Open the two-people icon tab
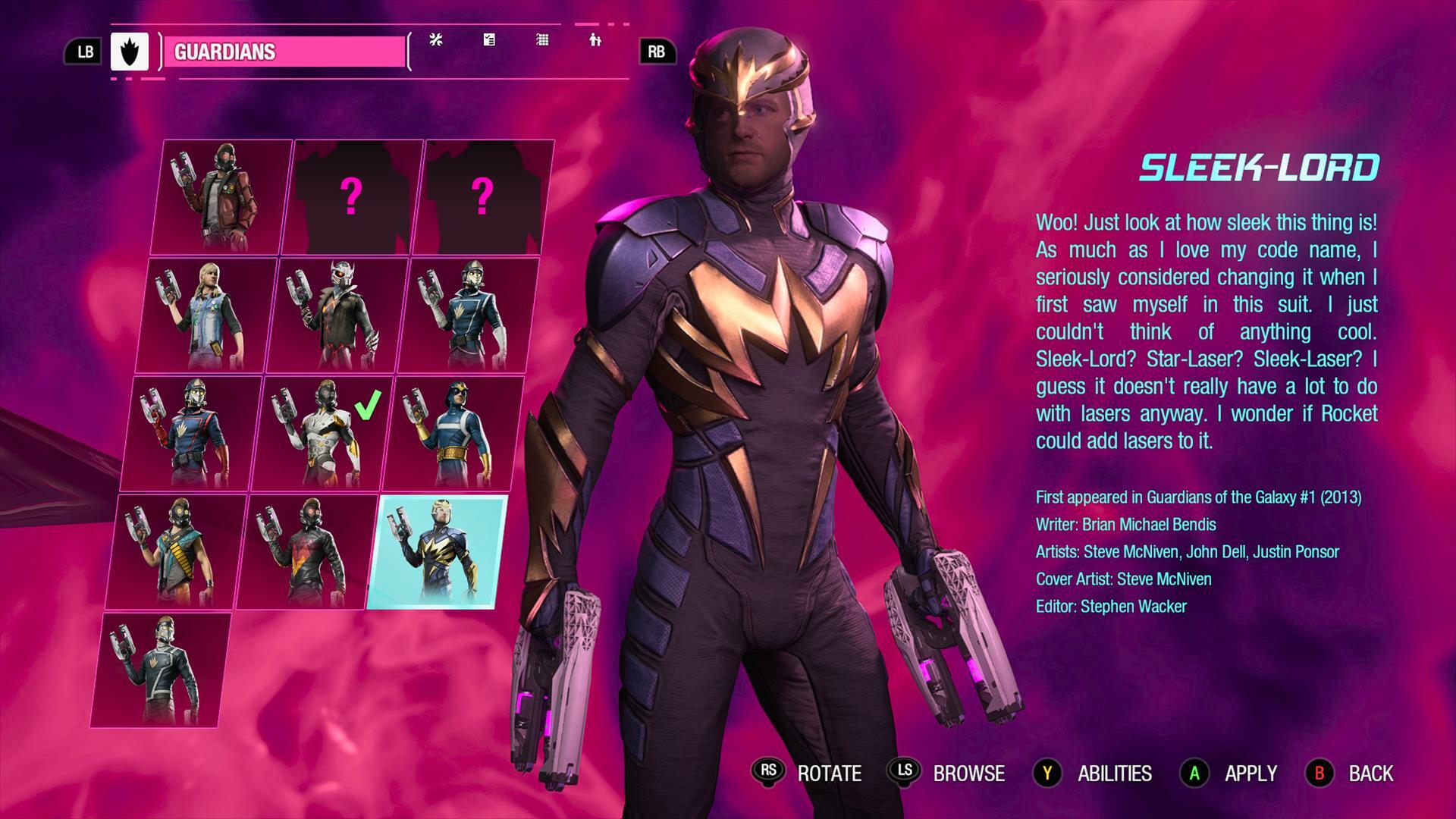The height and width of the screenshot is (819, 1456). (x=595, y=40)
